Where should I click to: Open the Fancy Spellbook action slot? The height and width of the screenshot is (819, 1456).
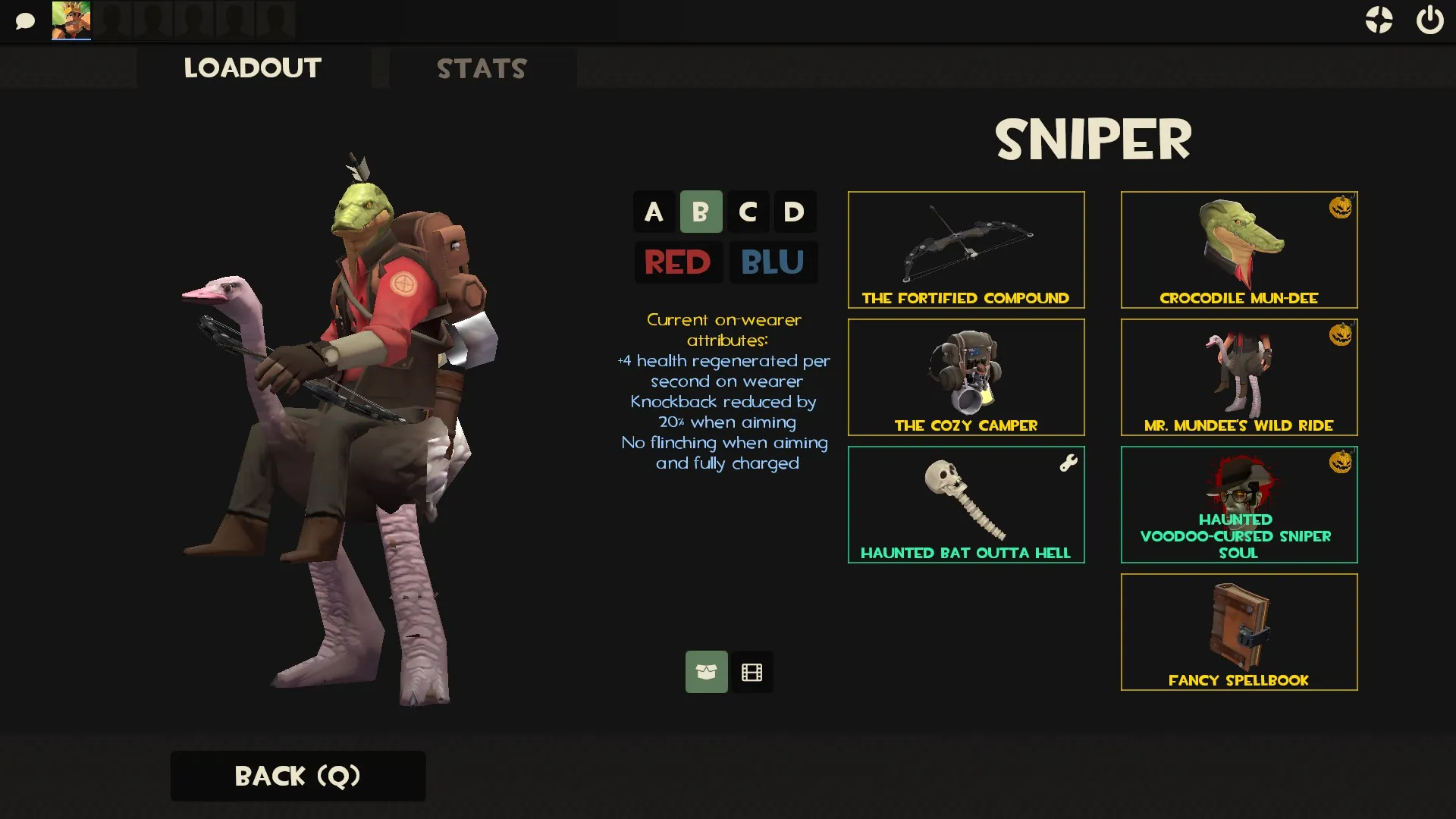tap(1239, 632)
